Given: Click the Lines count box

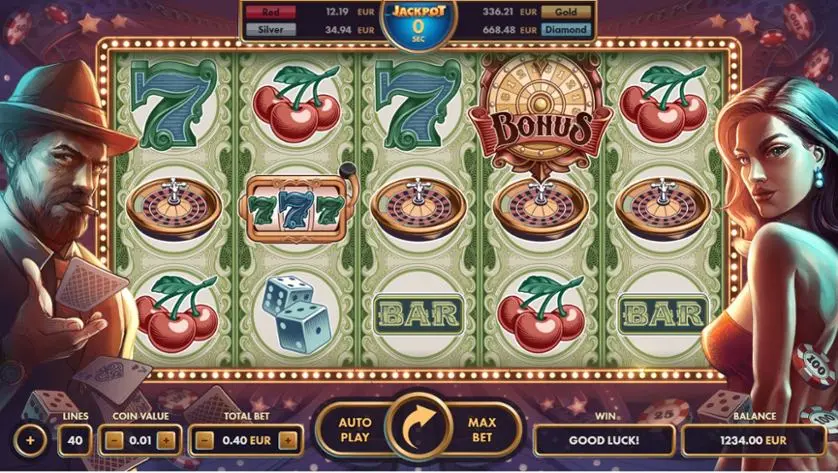Looking at the screenshot, I should (x=74, y=439).
